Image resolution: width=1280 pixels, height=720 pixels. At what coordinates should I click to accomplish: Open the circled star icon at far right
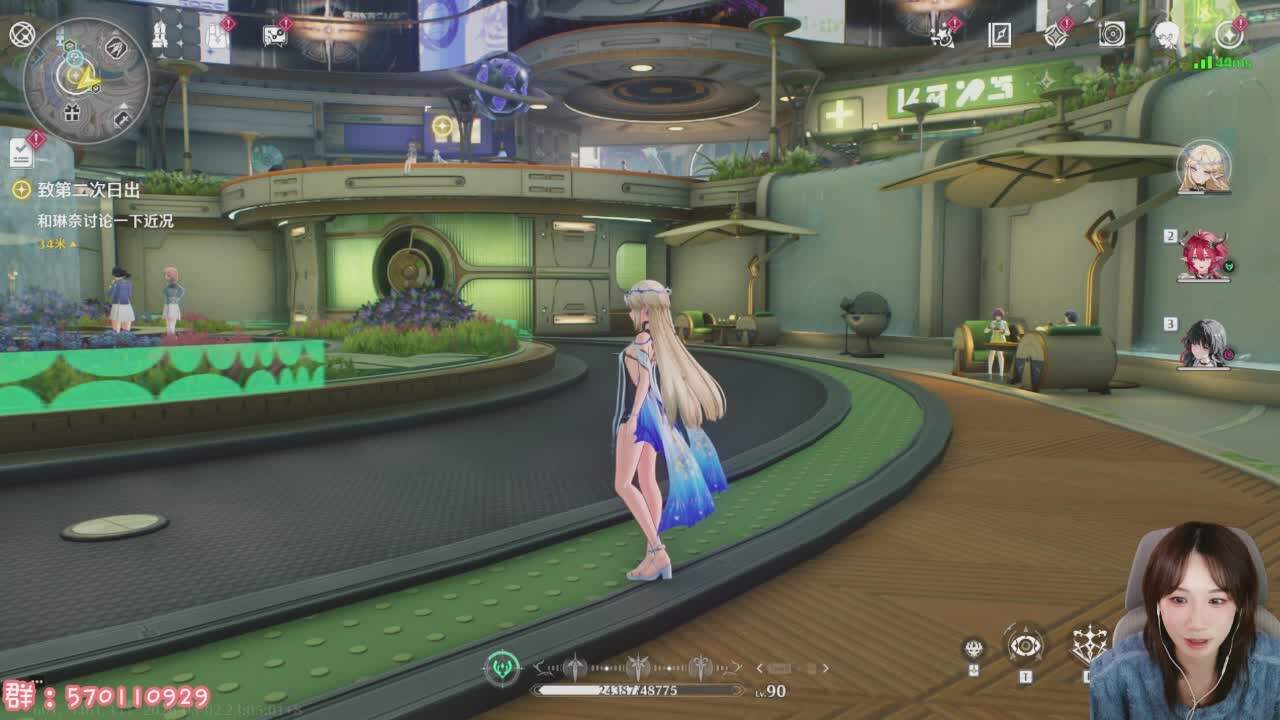(x=1229, y=36)
